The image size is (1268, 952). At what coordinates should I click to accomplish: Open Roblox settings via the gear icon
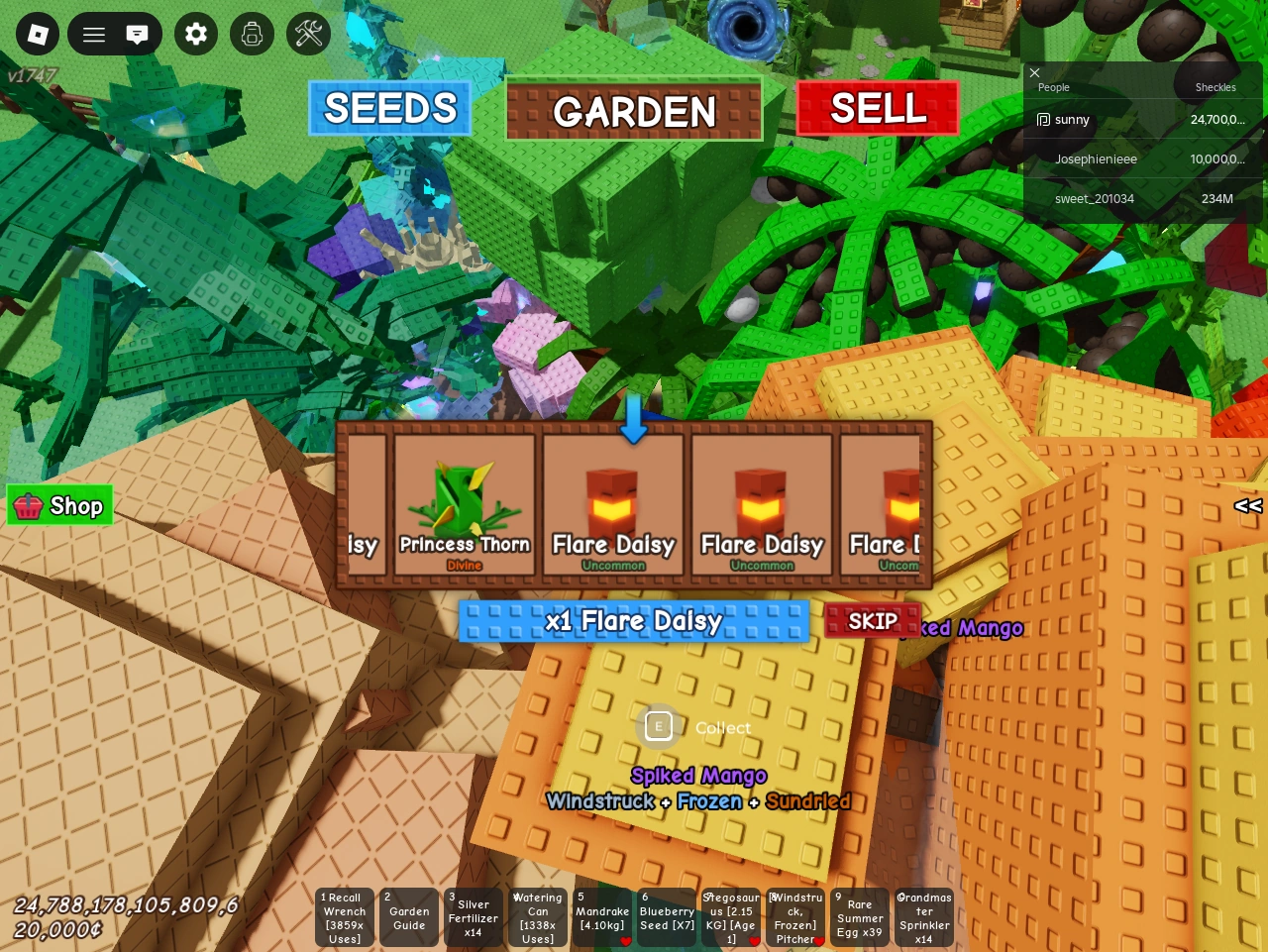[x=195, y=33]
